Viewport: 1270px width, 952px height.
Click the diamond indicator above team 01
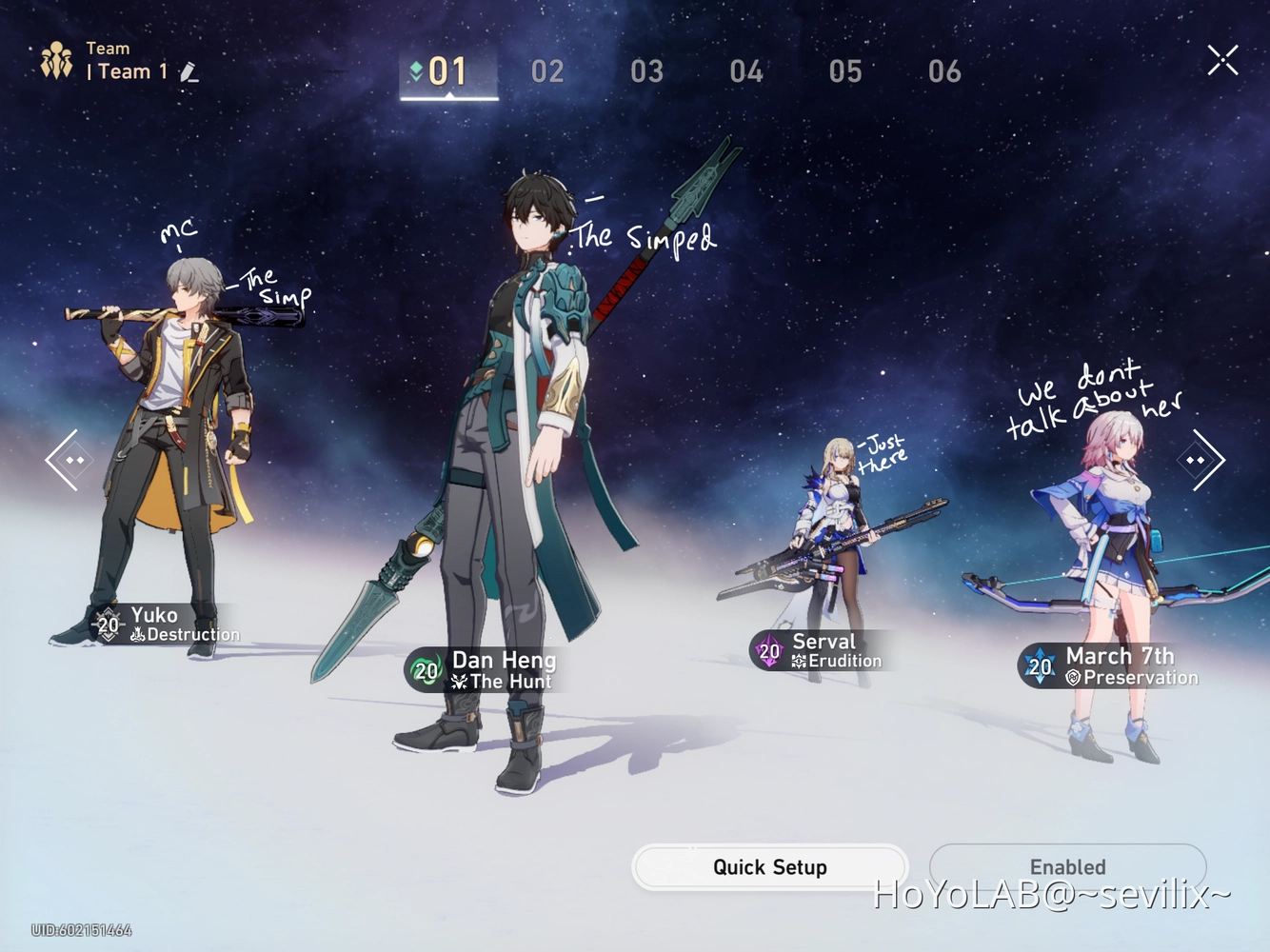coord(416,69)
